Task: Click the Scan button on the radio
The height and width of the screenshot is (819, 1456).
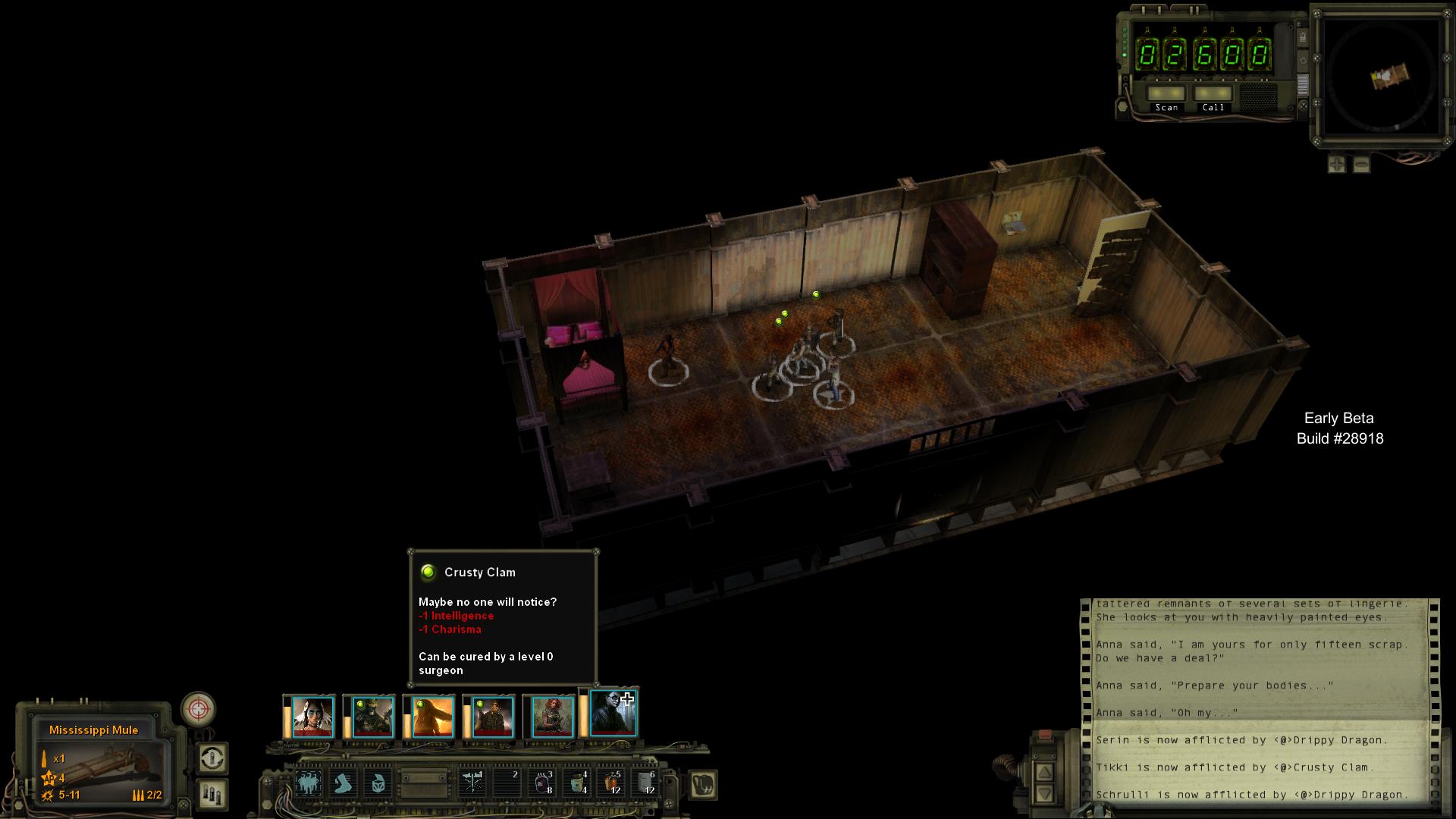Action: pyautogui.click(x=1166, y=95)
